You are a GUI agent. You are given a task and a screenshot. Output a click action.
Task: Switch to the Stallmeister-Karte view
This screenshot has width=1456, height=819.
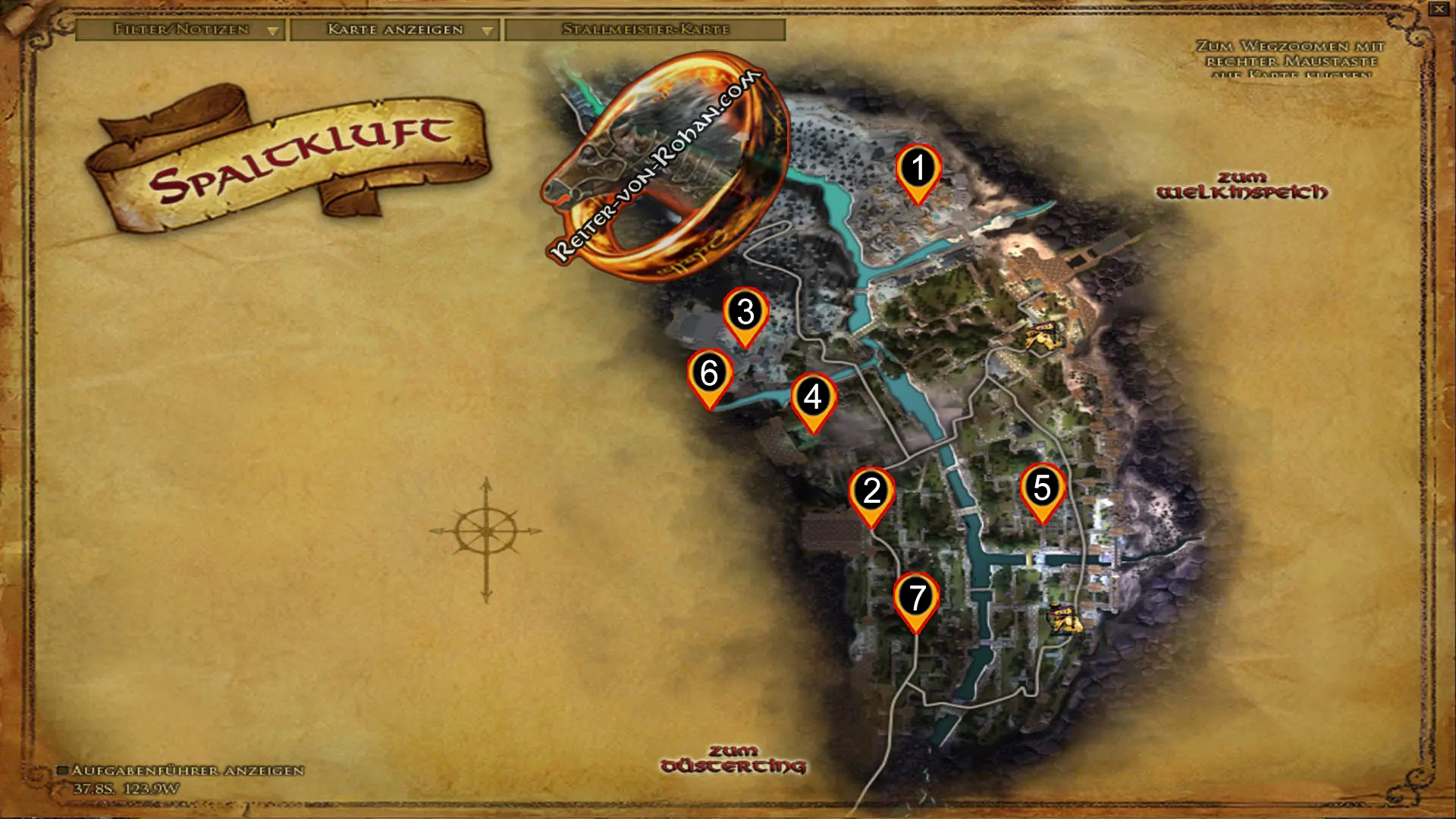(645, 31)
